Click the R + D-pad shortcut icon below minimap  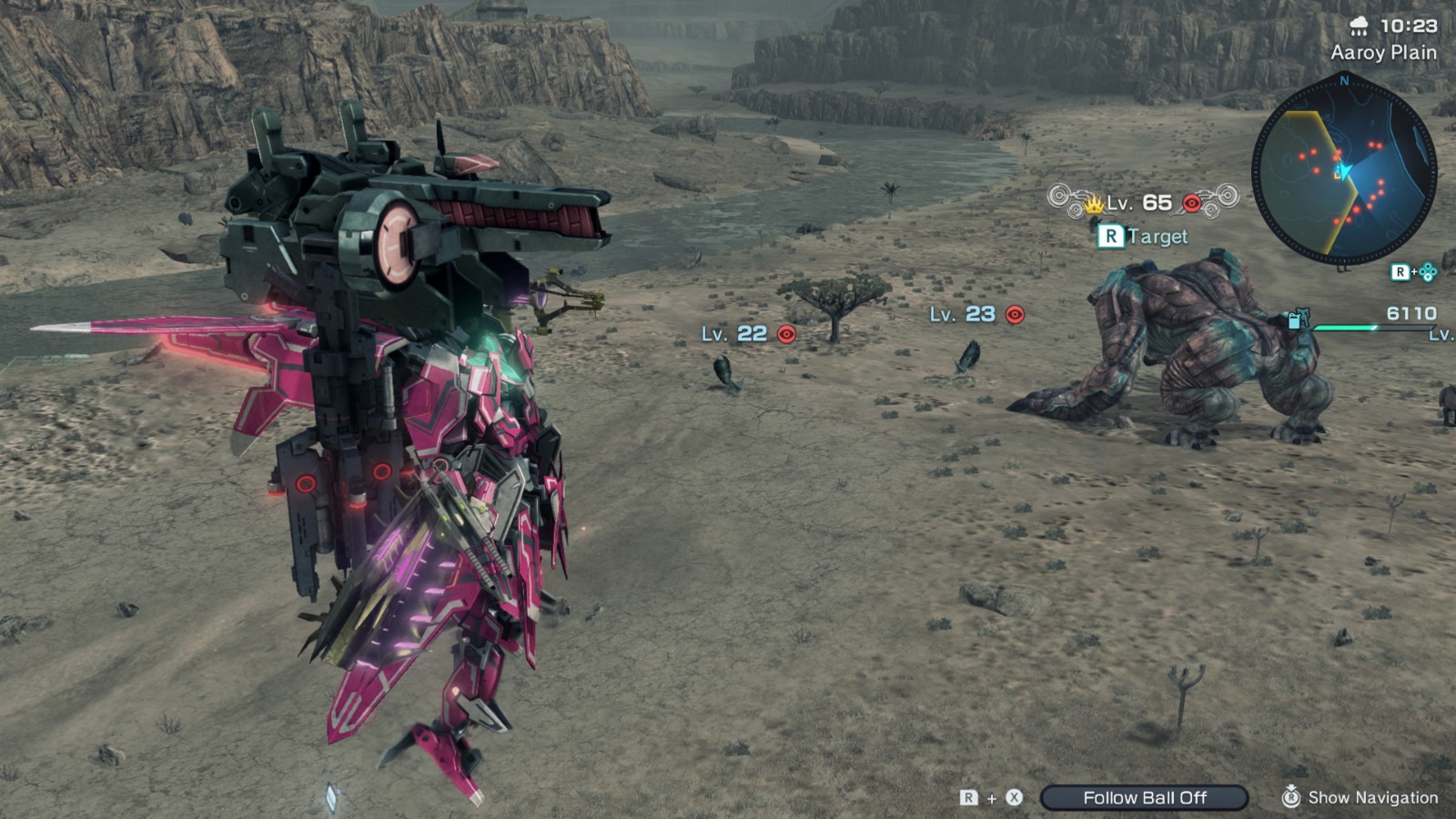click(x=1408, y=273)
